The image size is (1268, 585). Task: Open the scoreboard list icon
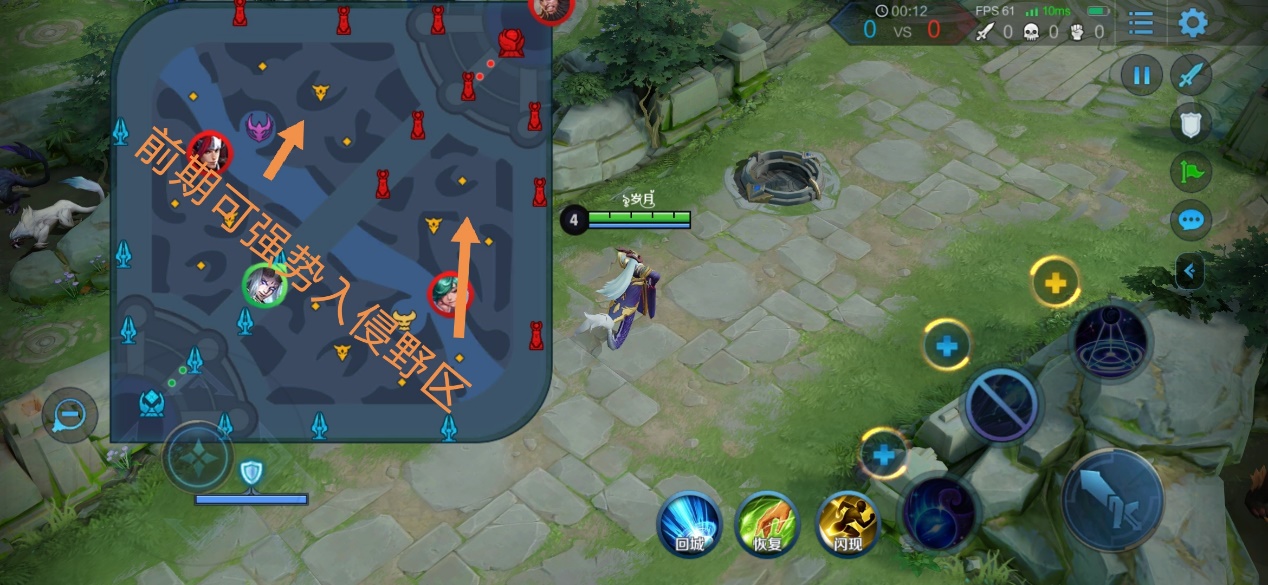pyautogui.click(x=1140, y=23)
